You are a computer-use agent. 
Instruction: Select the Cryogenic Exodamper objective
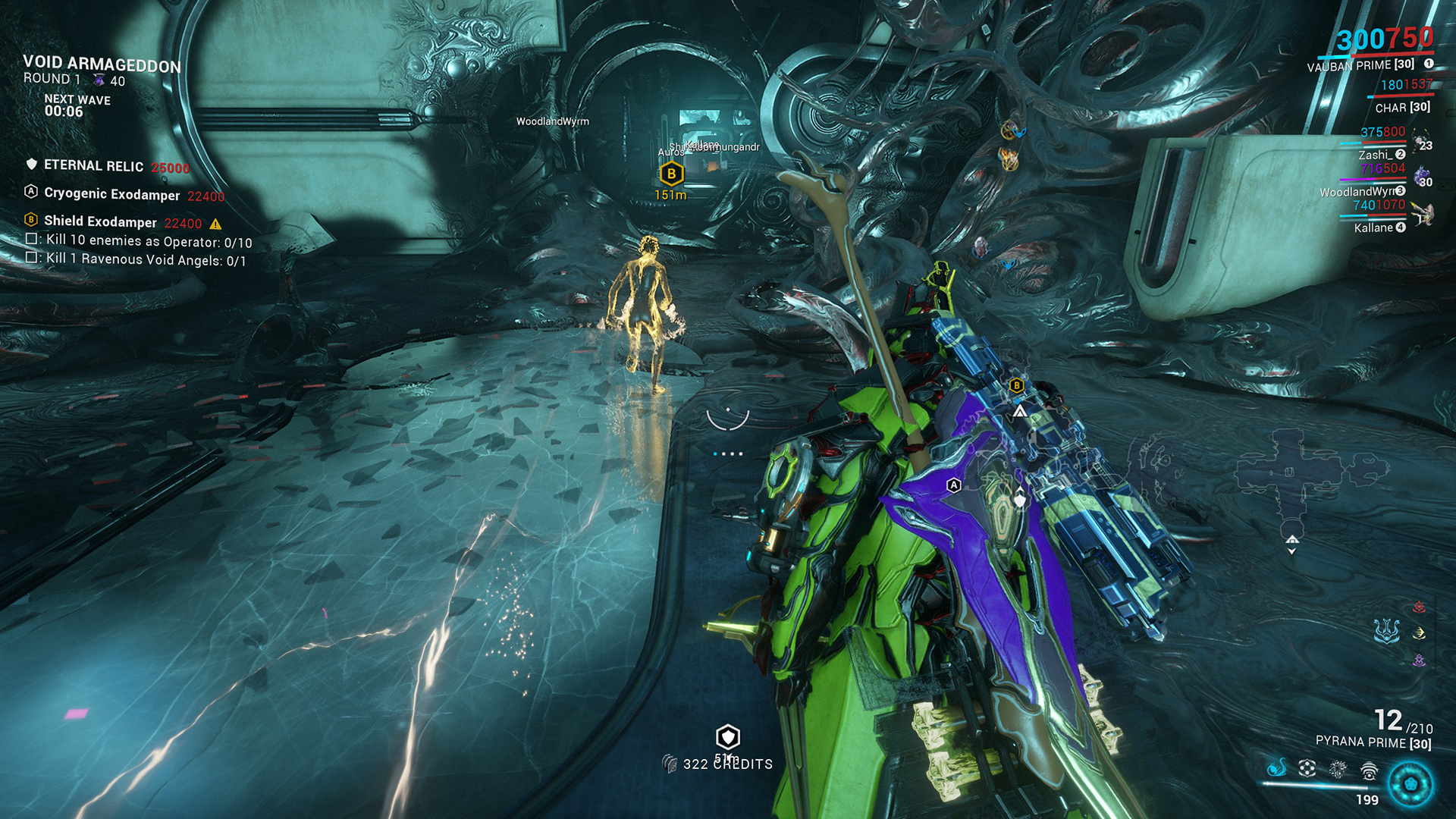pyautogui.click(x=111, y=194)
